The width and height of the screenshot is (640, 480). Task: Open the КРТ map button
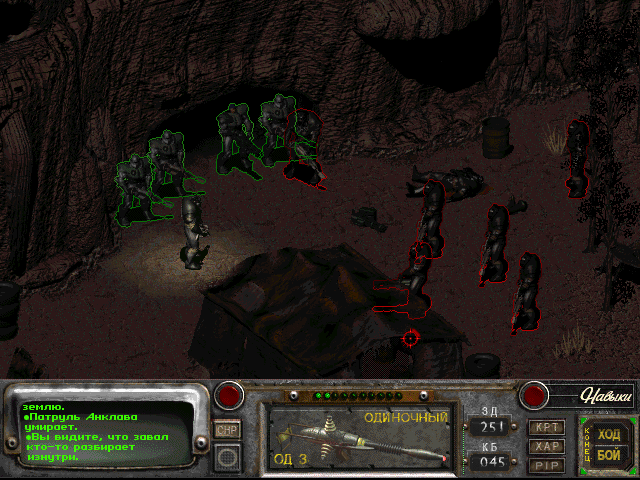[545, 427]
